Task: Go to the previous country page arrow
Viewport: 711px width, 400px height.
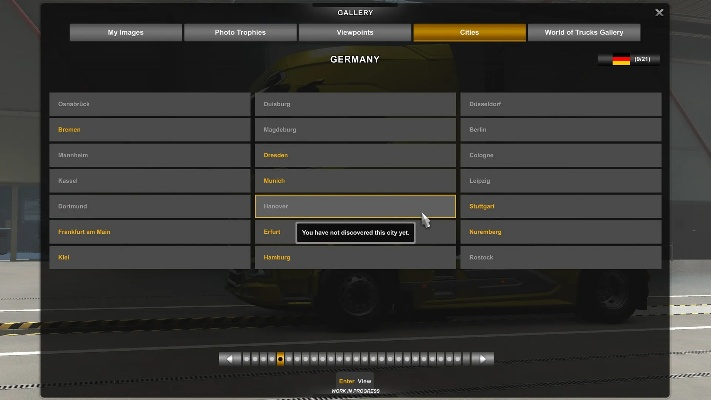Action: click(x=229, y=358)
